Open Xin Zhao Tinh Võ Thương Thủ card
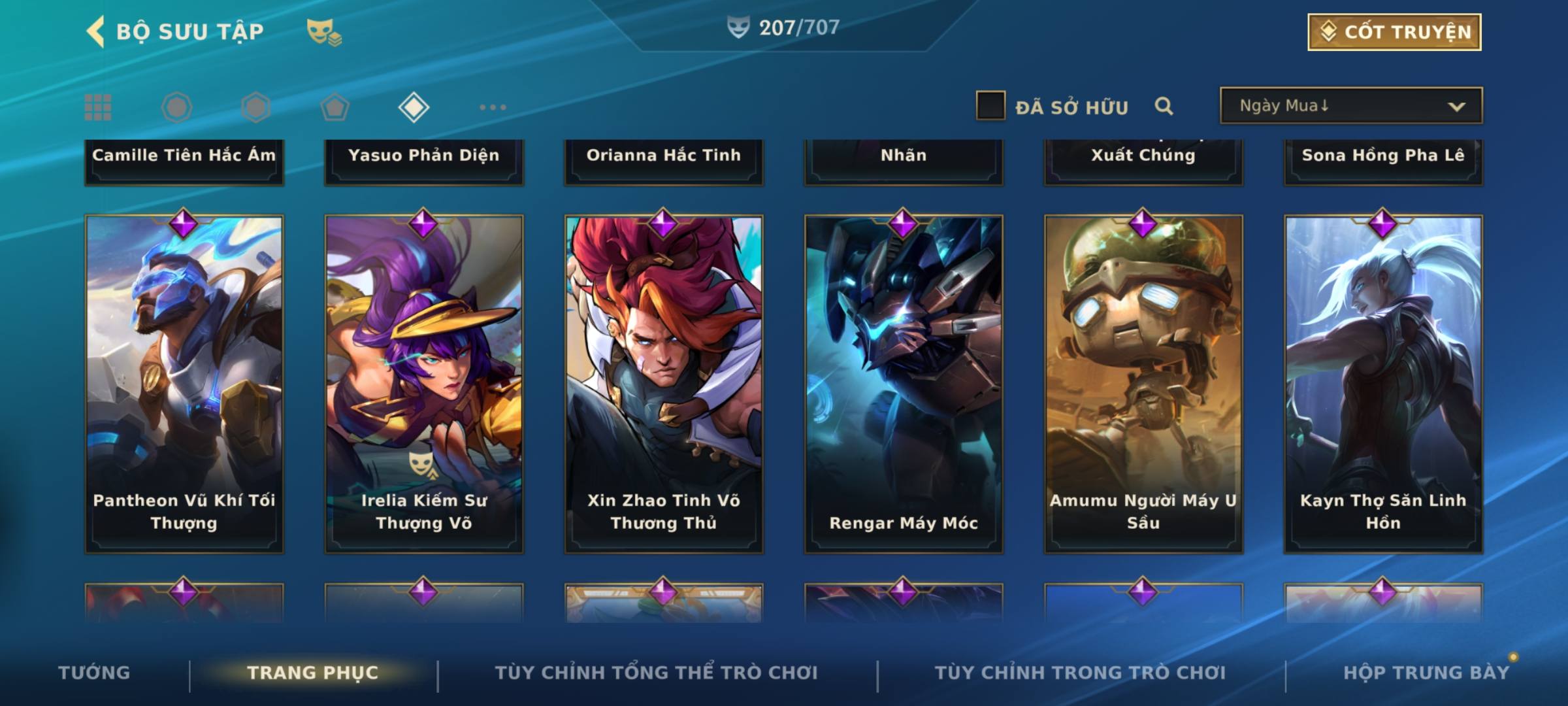 coord(664,384)
